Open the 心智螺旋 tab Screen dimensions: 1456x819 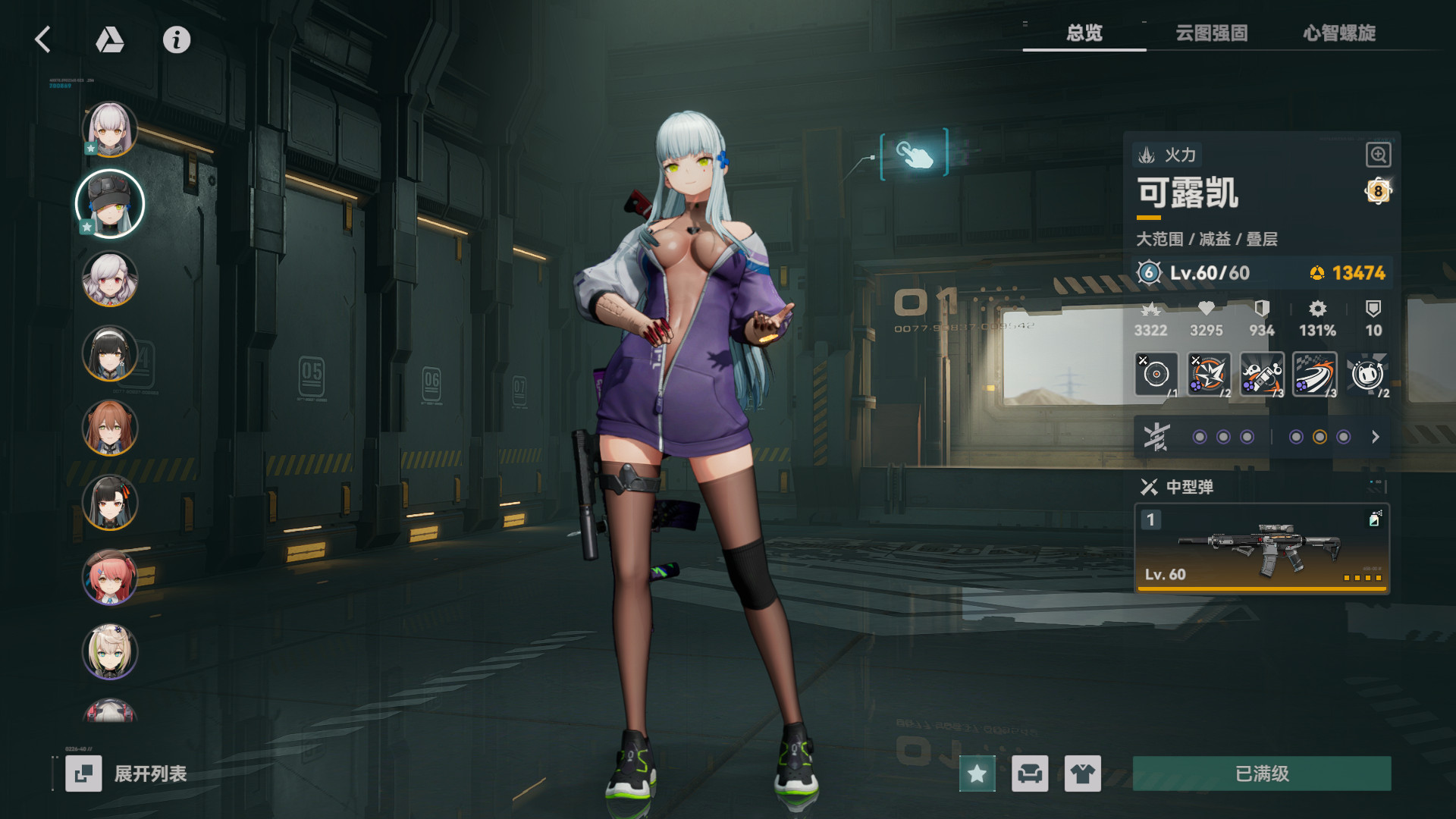[1341, 33]
